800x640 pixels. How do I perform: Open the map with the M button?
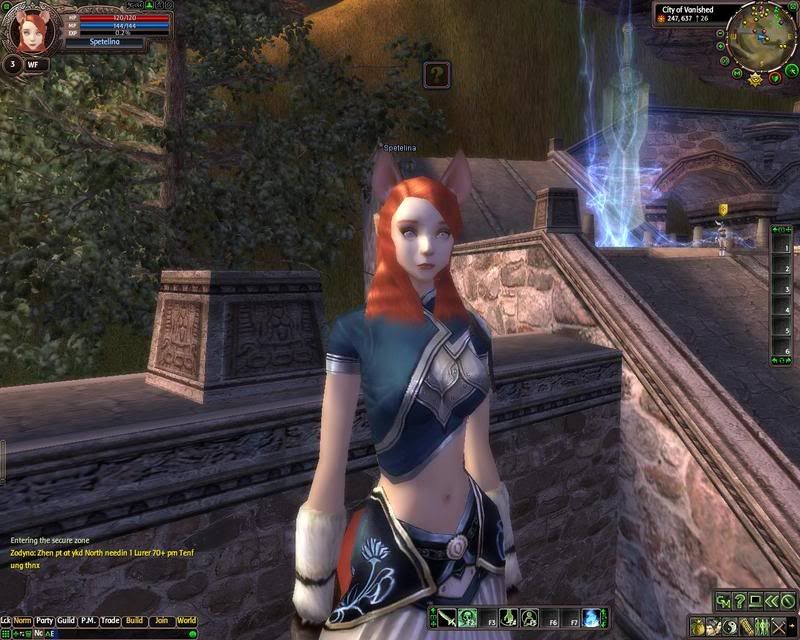736,73
